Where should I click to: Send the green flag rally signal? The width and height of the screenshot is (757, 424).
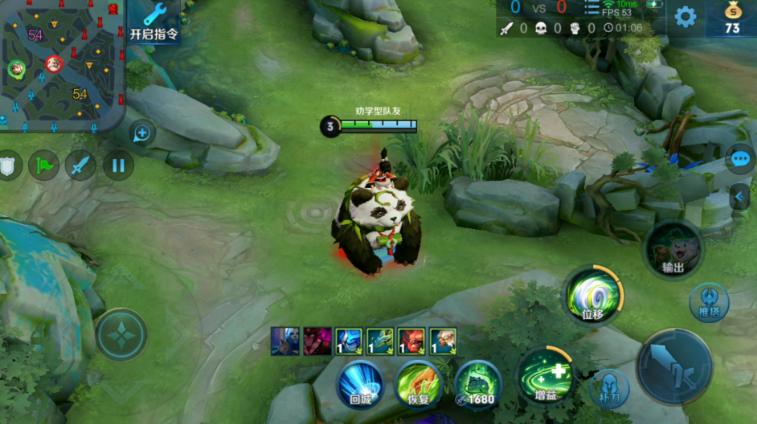point(44,165)
